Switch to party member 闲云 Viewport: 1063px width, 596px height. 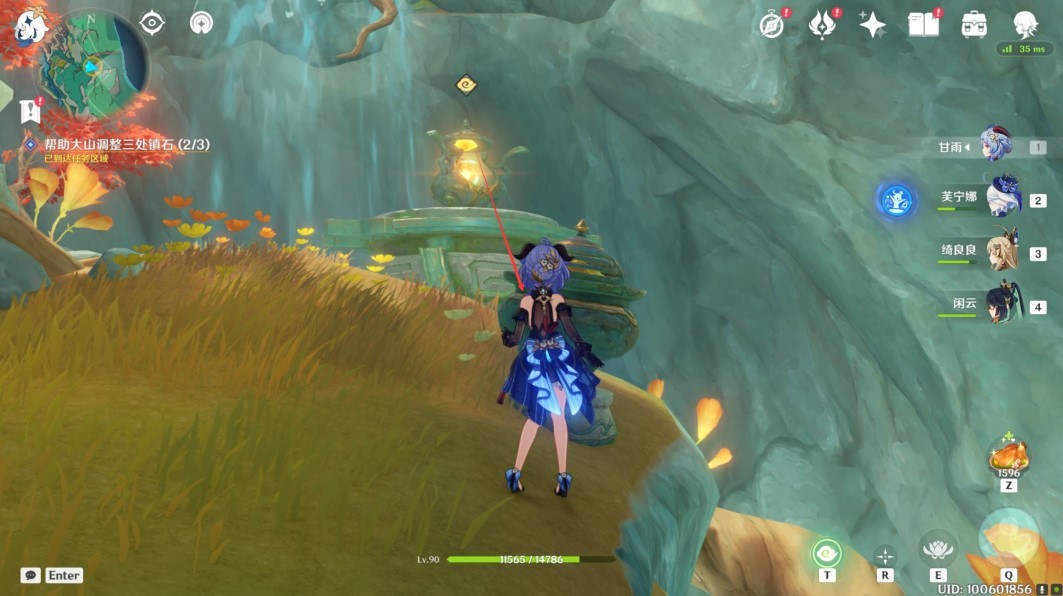click(x=1003, y=304)
